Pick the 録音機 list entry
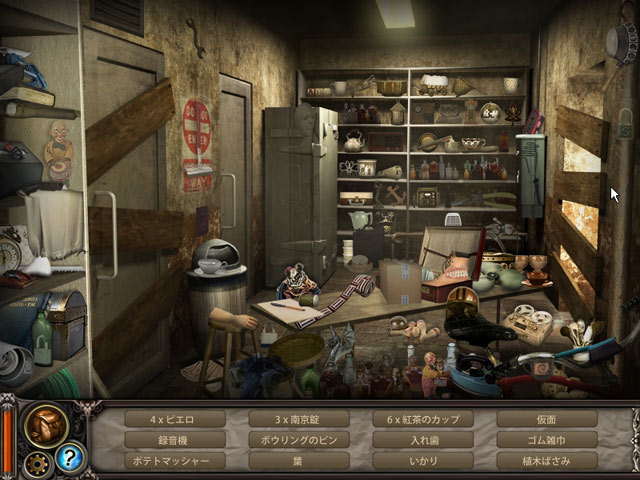 tap(174, 440)
